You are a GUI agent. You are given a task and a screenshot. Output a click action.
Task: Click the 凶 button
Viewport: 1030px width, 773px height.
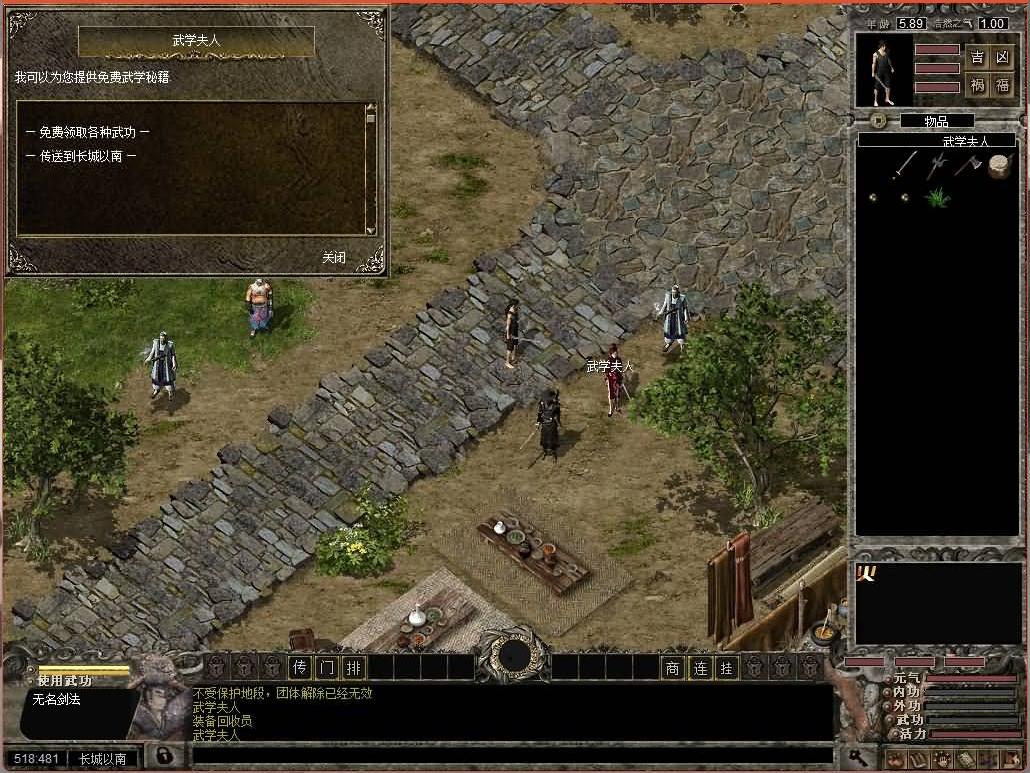[x=1002, y=57]
